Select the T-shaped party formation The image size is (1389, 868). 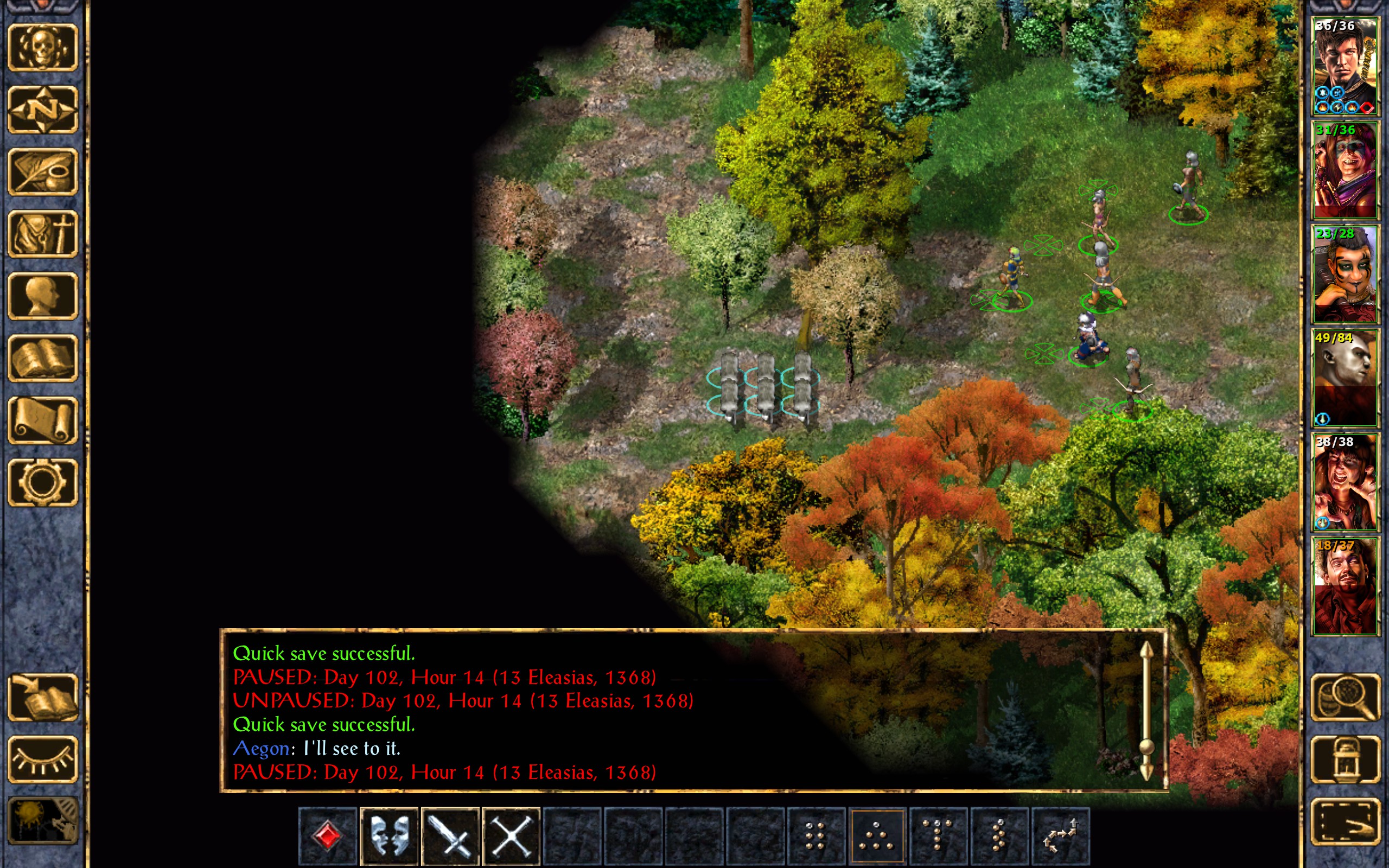tap(938, 836)
